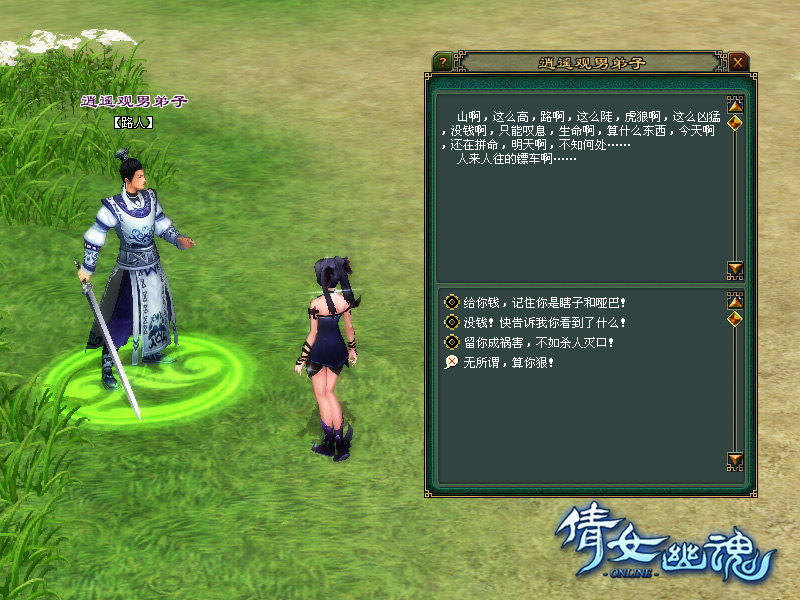
Task: Click the up arrow of the reply options list
Action: coord(736,300)
